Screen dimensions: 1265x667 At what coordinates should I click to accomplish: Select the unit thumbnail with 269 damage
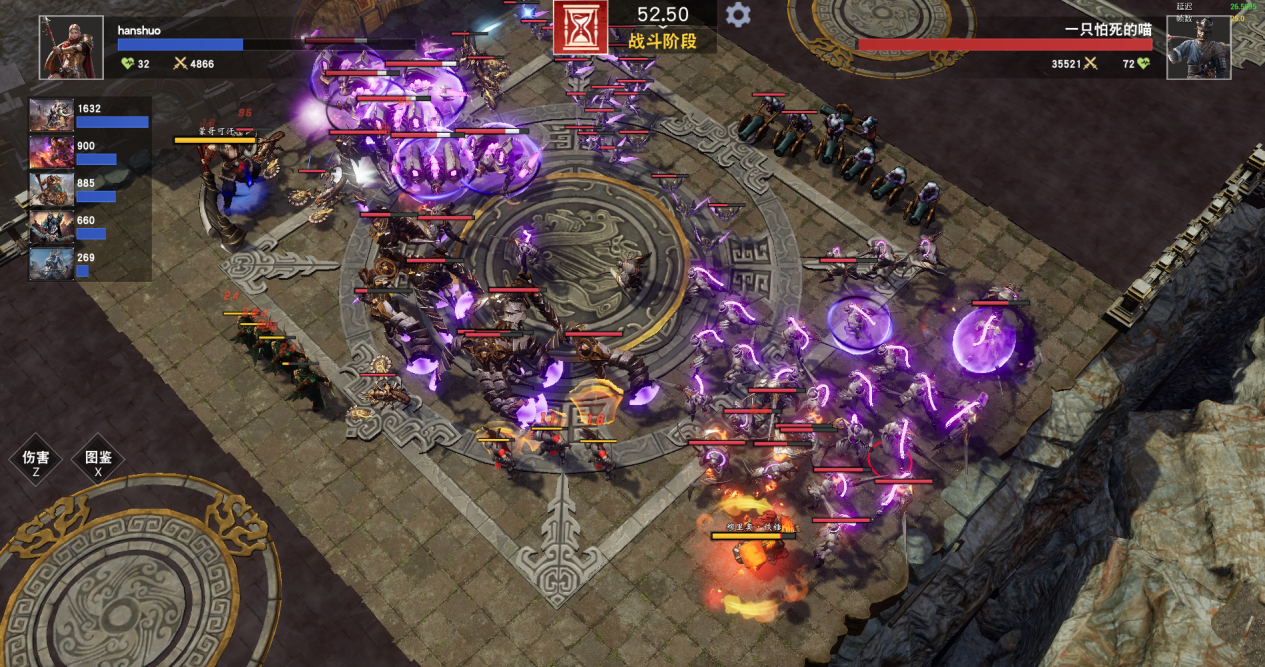pyautogui.click(x=51, y=264)
